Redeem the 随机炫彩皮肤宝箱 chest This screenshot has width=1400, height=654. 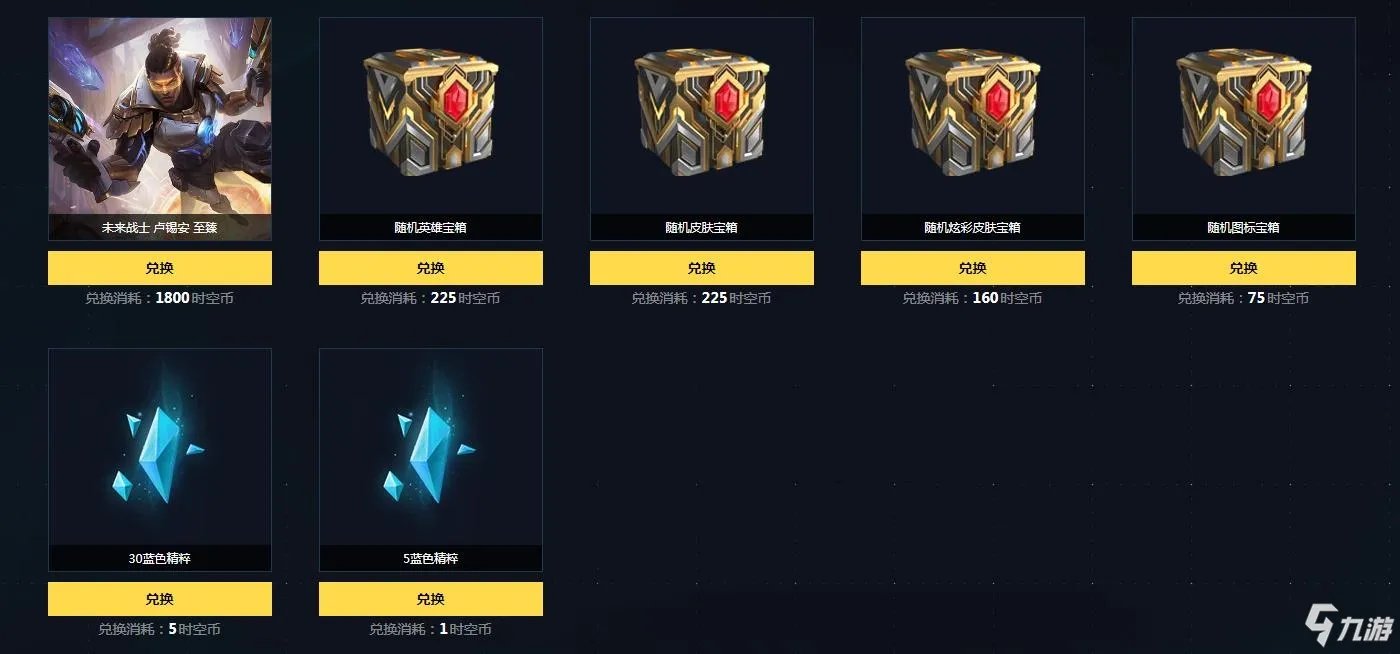[x=973, y=268]
